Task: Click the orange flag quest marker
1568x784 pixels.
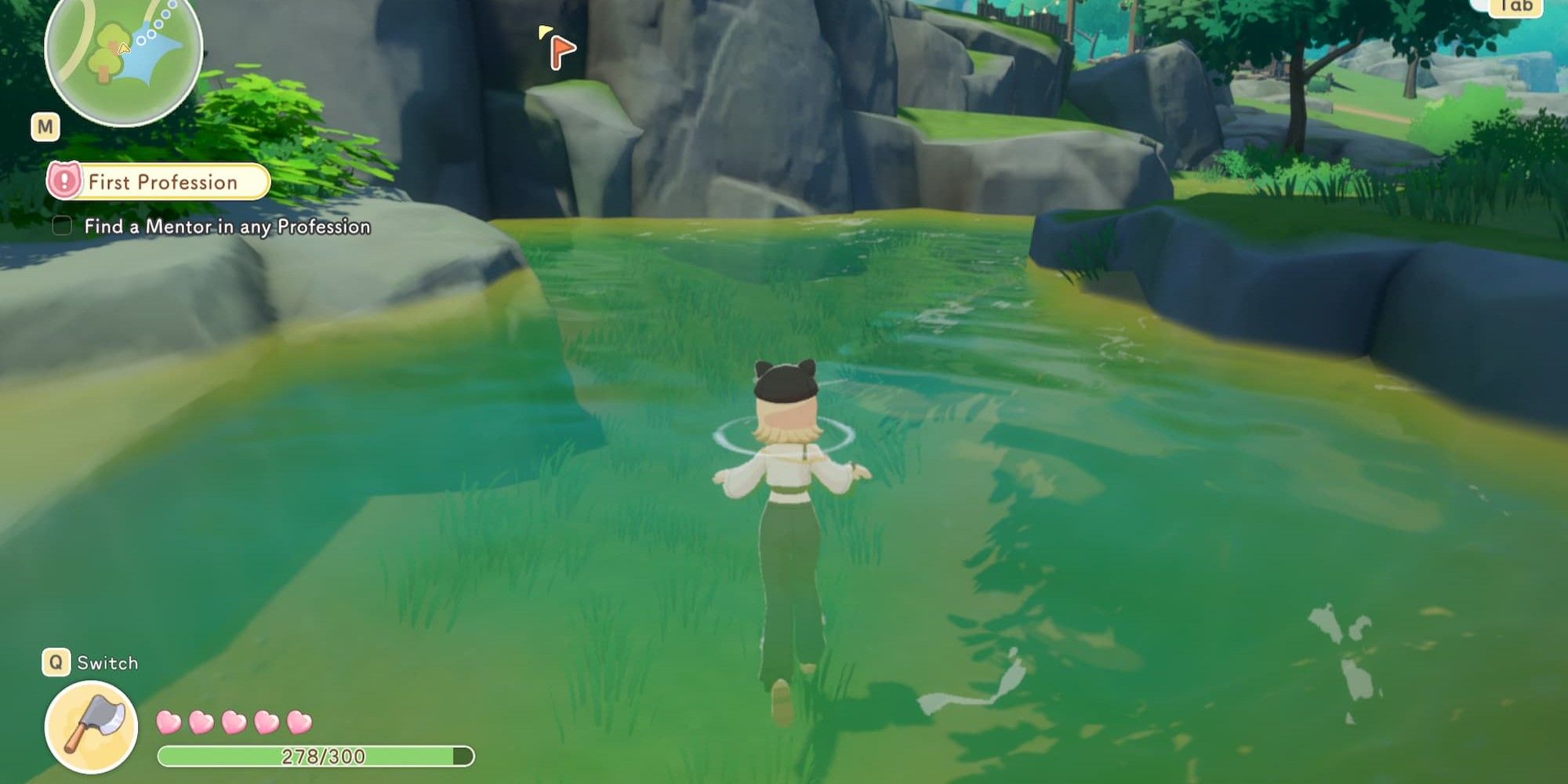Action: [561, 51]
